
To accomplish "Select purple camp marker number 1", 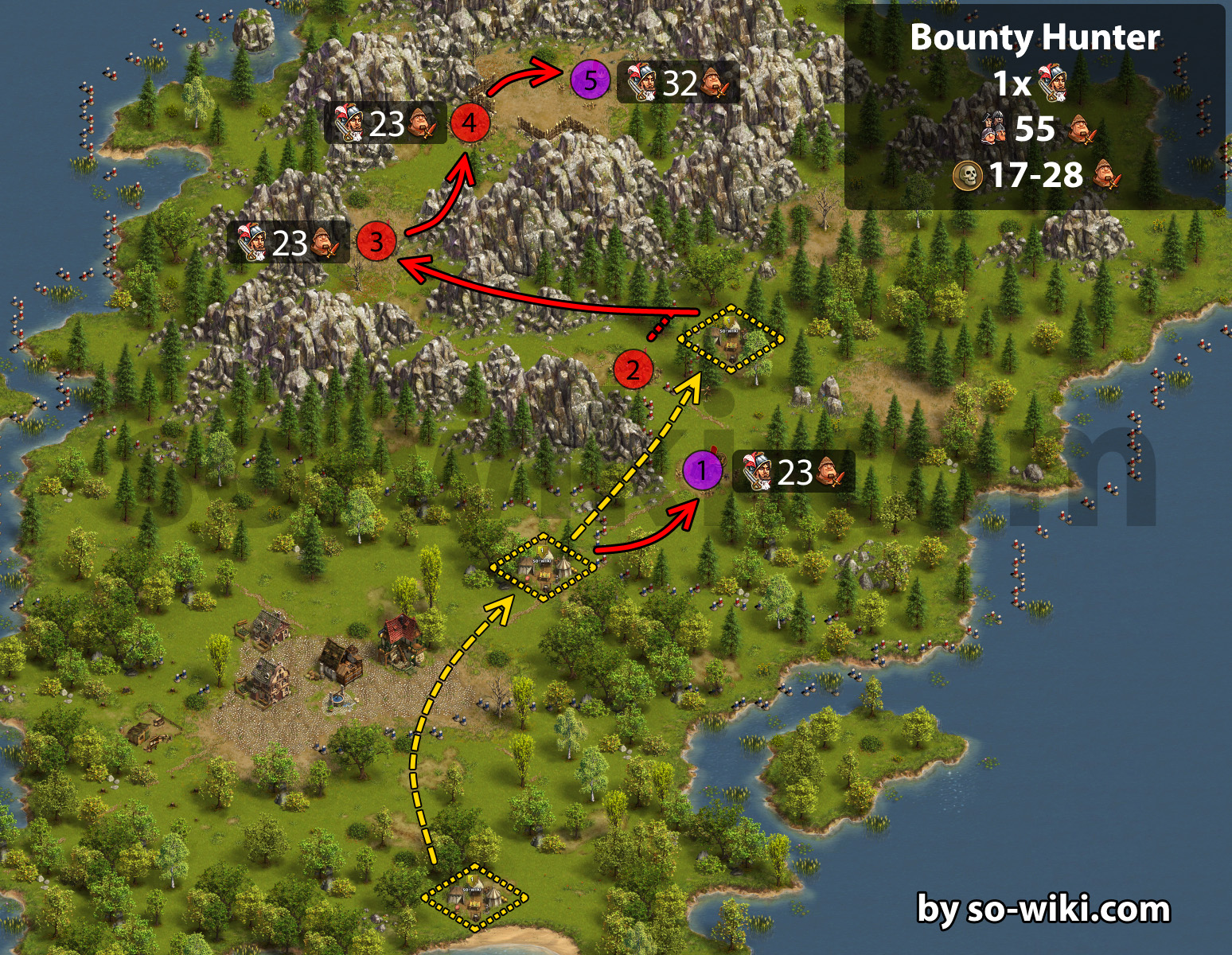I will point(702,470).
